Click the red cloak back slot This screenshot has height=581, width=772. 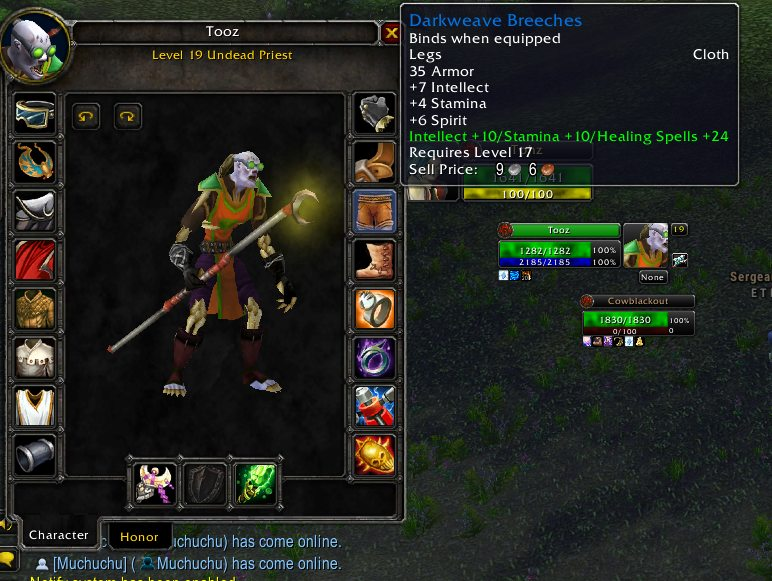35,260
